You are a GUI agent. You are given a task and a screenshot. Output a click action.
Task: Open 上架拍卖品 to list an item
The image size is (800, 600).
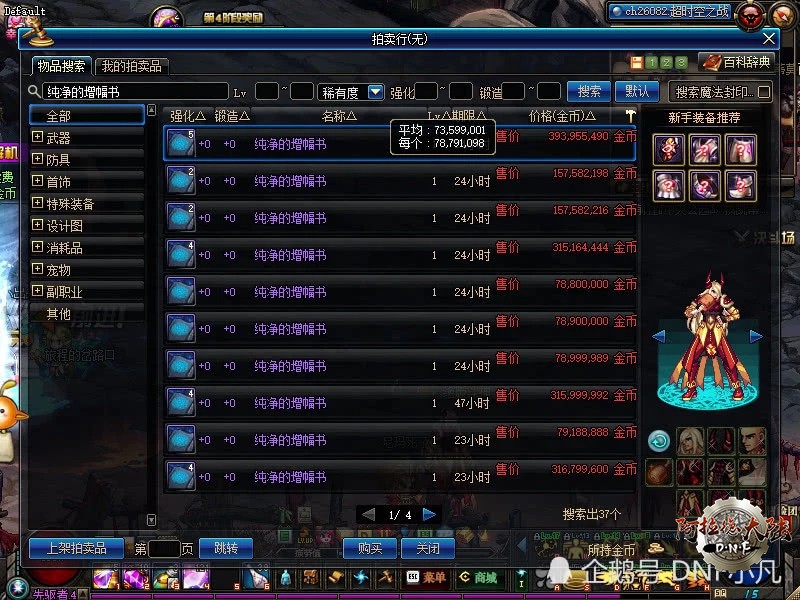[76, 548]
